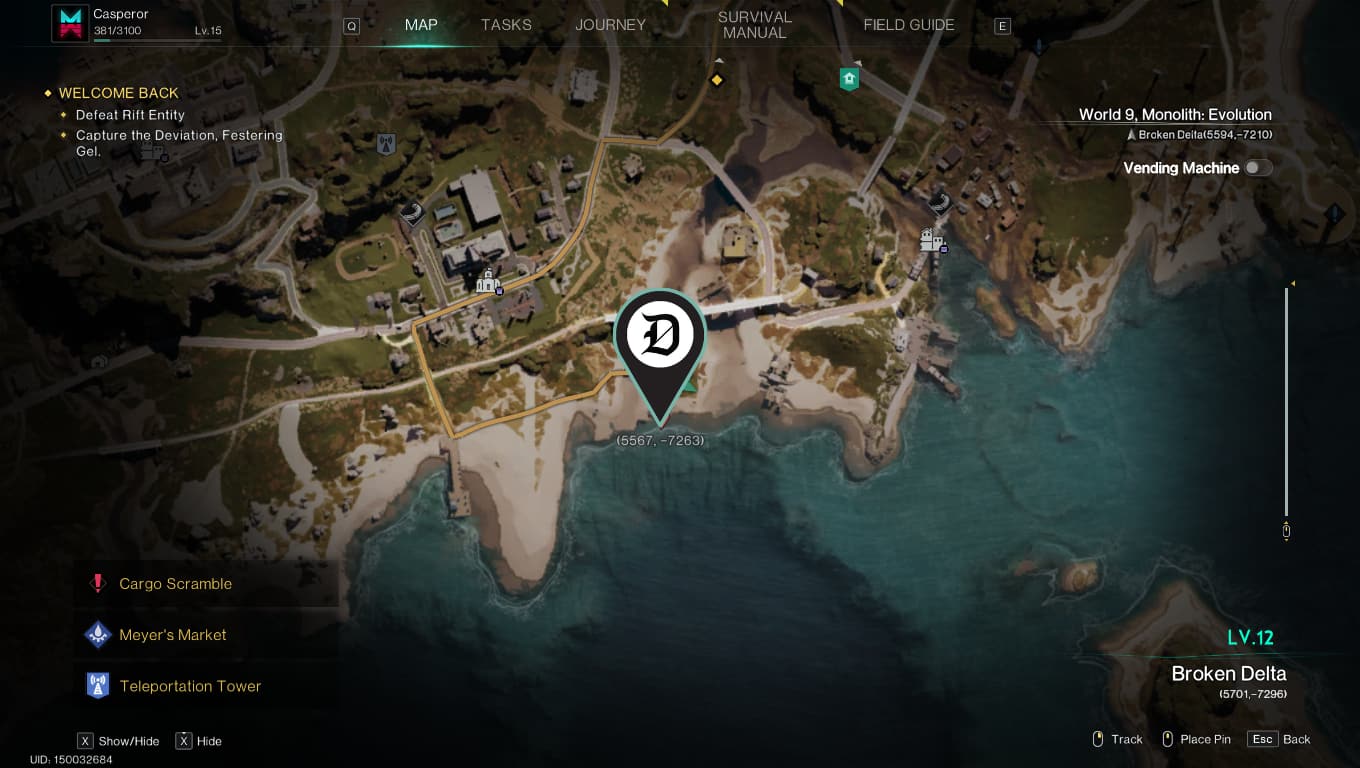Image resolution: width=1360 pixels, height=768 pixels.
Task: Switch to the TASKS tab
Action: point(505,25)
